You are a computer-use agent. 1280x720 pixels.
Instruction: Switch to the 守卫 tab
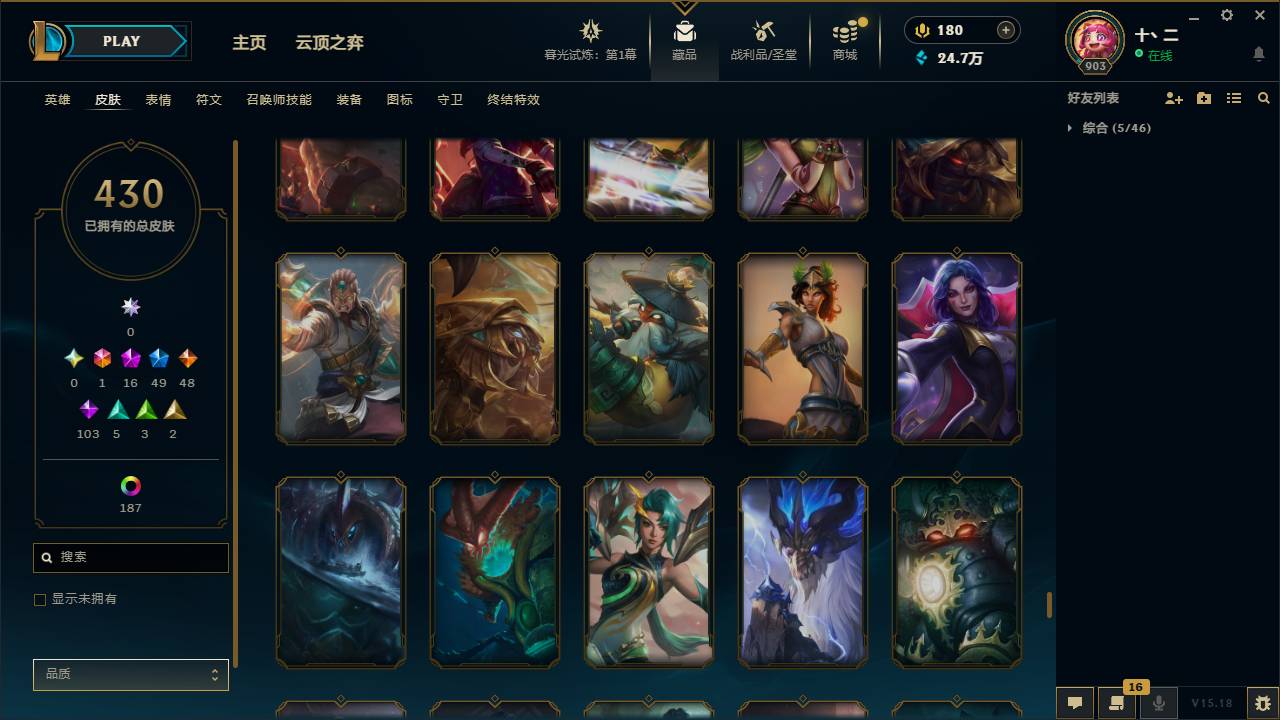(x=449, y=100)
